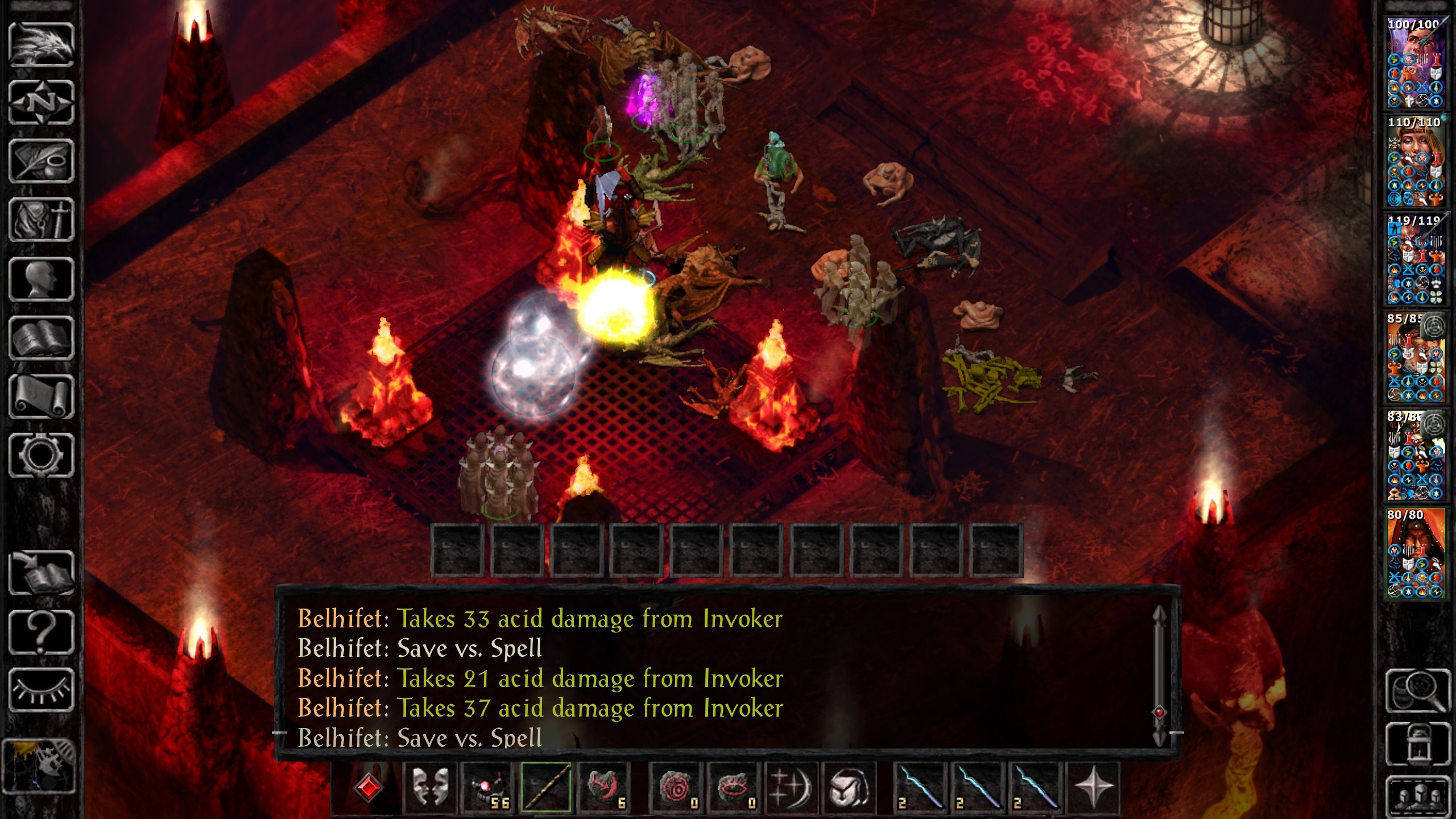
Task: Toggle party AI with the lantern button
Action: click(1416, 744)
